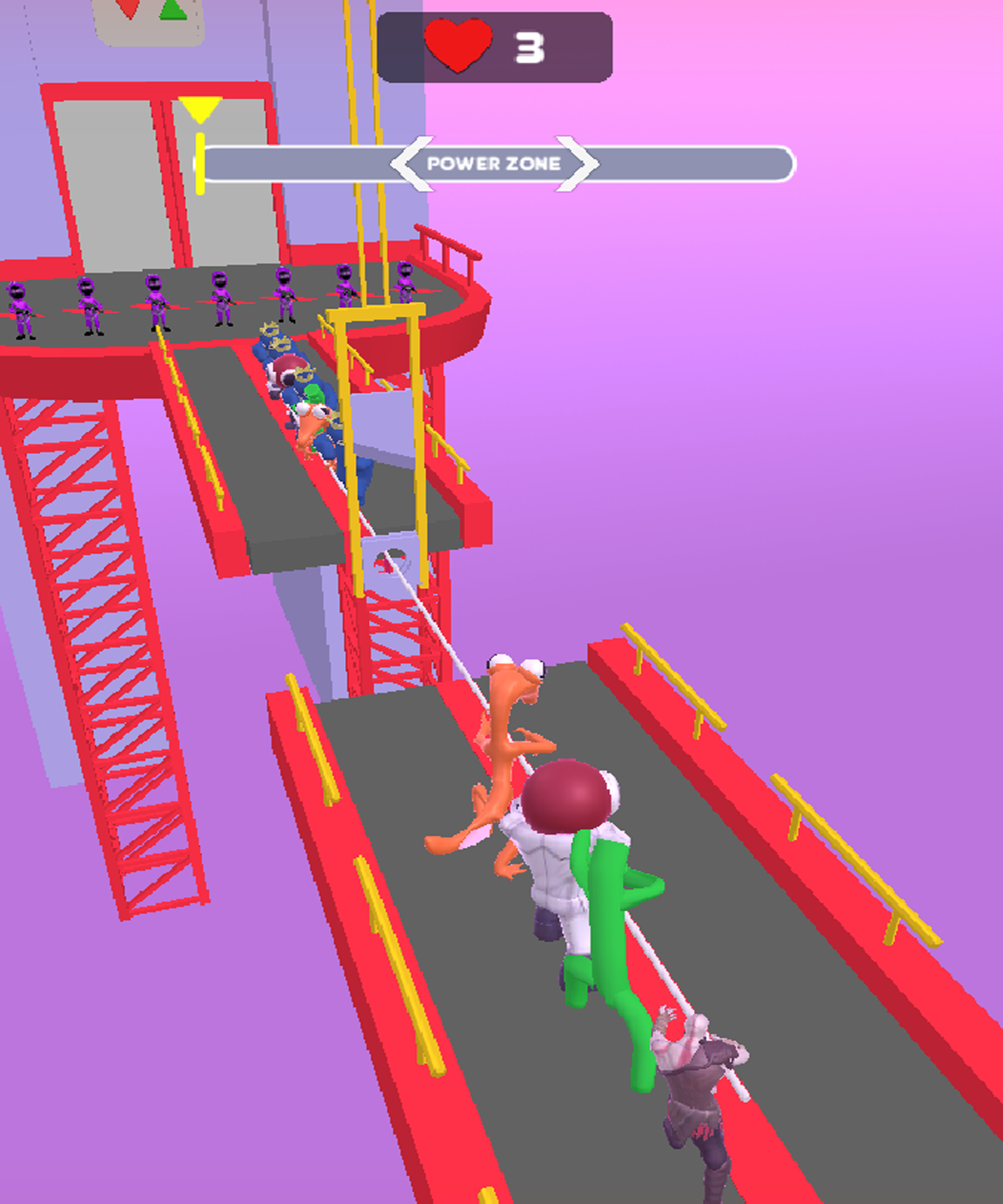This screenshot has height=1204, width=1003.
Task: Tap the yellow elevator marker triangle
Action: coord(200,108)
